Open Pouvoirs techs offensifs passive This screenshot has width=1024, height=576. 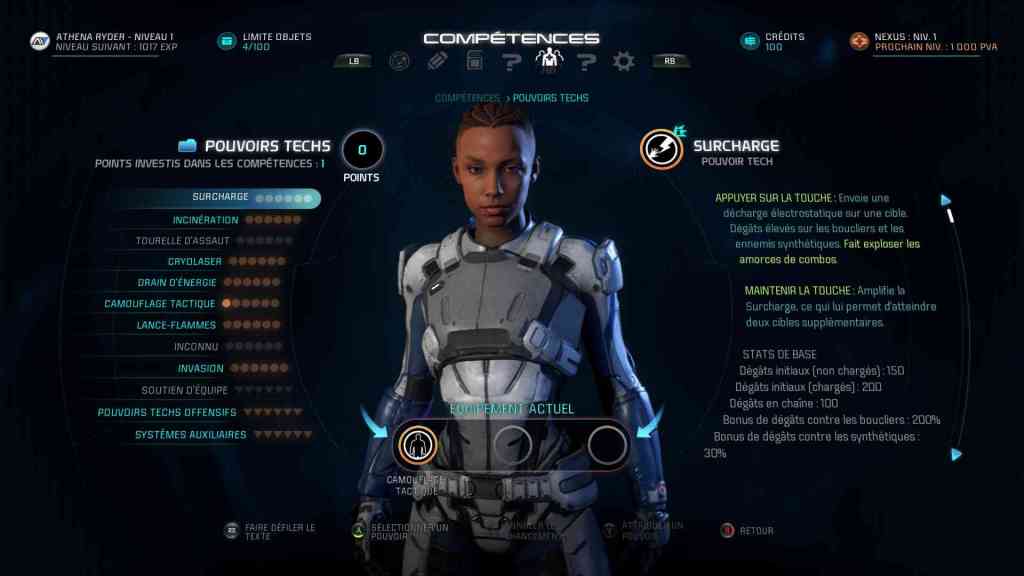167,412
